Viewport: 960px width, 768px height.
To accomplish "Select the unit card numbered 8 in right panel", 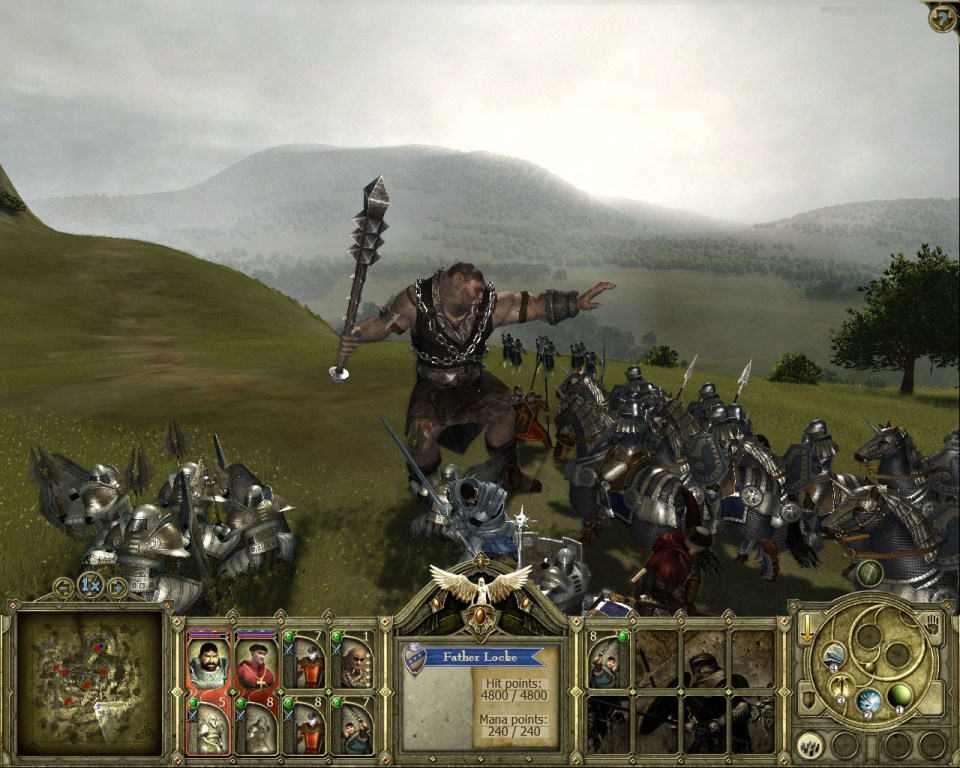I will tap(607, 660).
